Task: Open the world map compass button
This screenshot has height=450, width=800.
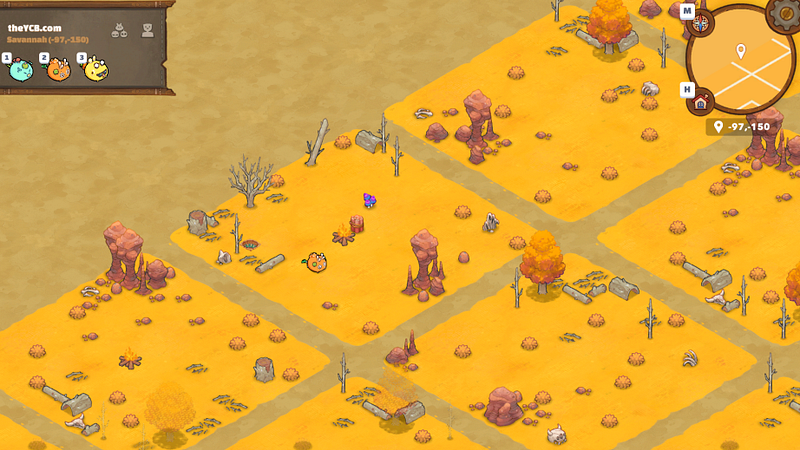Action: [702, 24]
